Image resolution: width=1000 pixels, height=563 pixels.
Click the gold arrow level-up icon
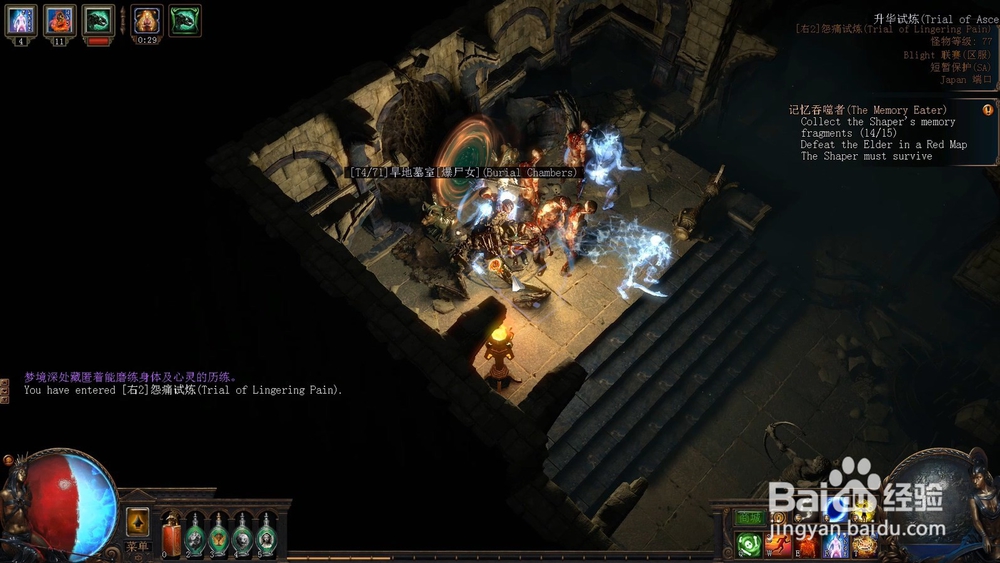(138, 522)
